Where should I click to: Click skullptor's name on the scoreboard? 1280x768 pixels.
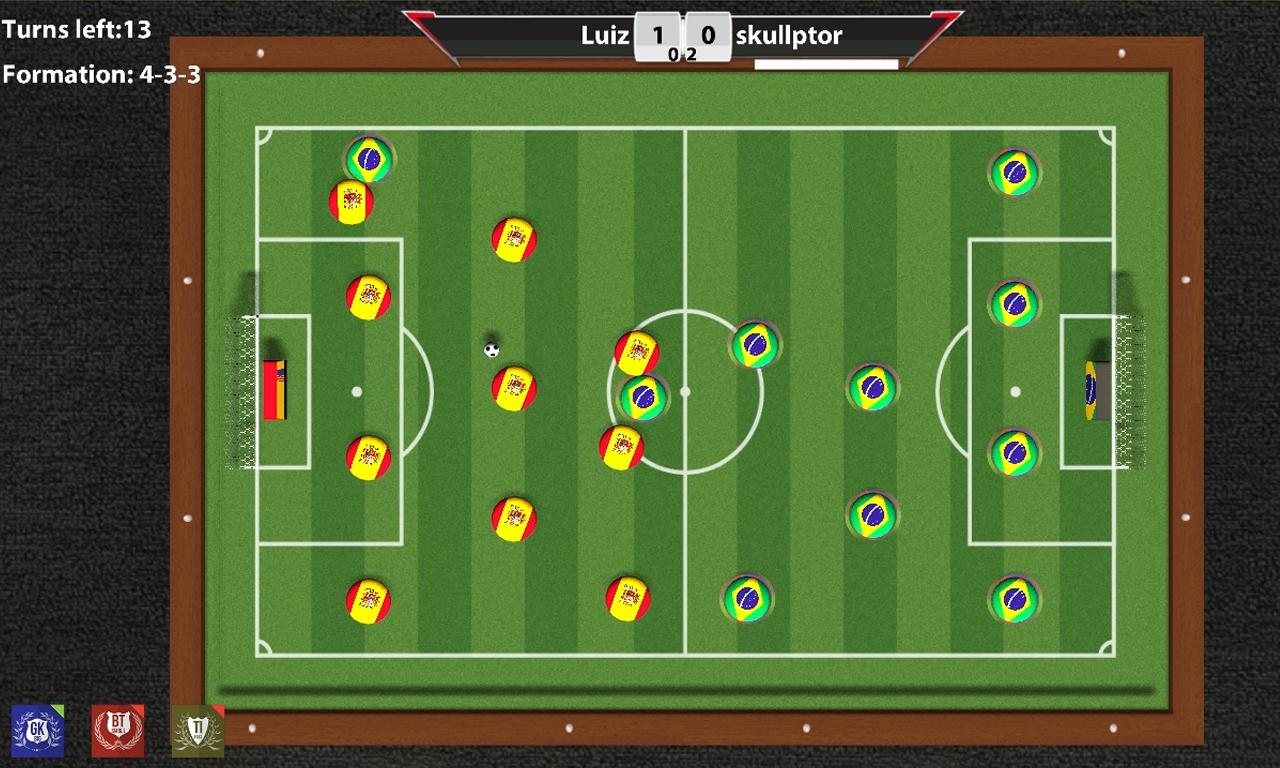[790, 35]
